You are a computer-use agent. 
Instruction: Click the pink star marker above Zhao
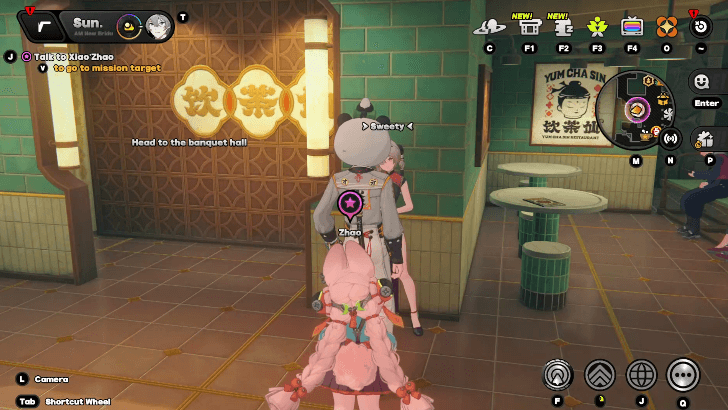(350, 206)
